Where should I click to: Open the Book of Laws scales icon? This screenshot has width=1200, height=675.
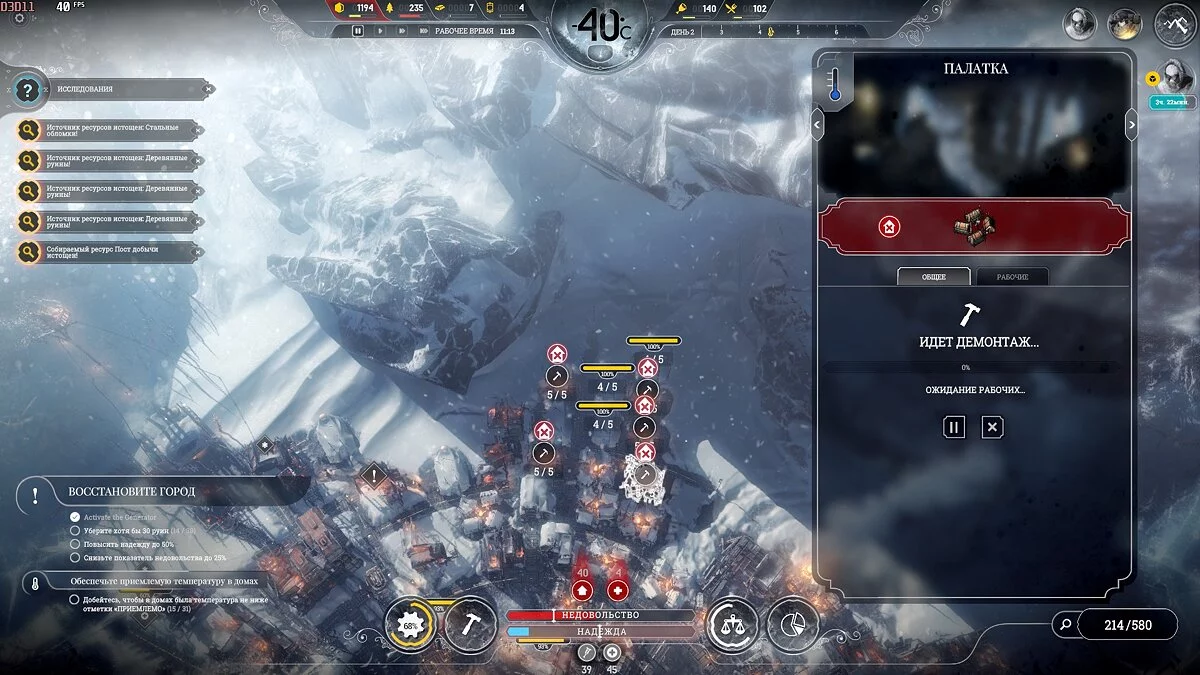(x=732, y=626)
